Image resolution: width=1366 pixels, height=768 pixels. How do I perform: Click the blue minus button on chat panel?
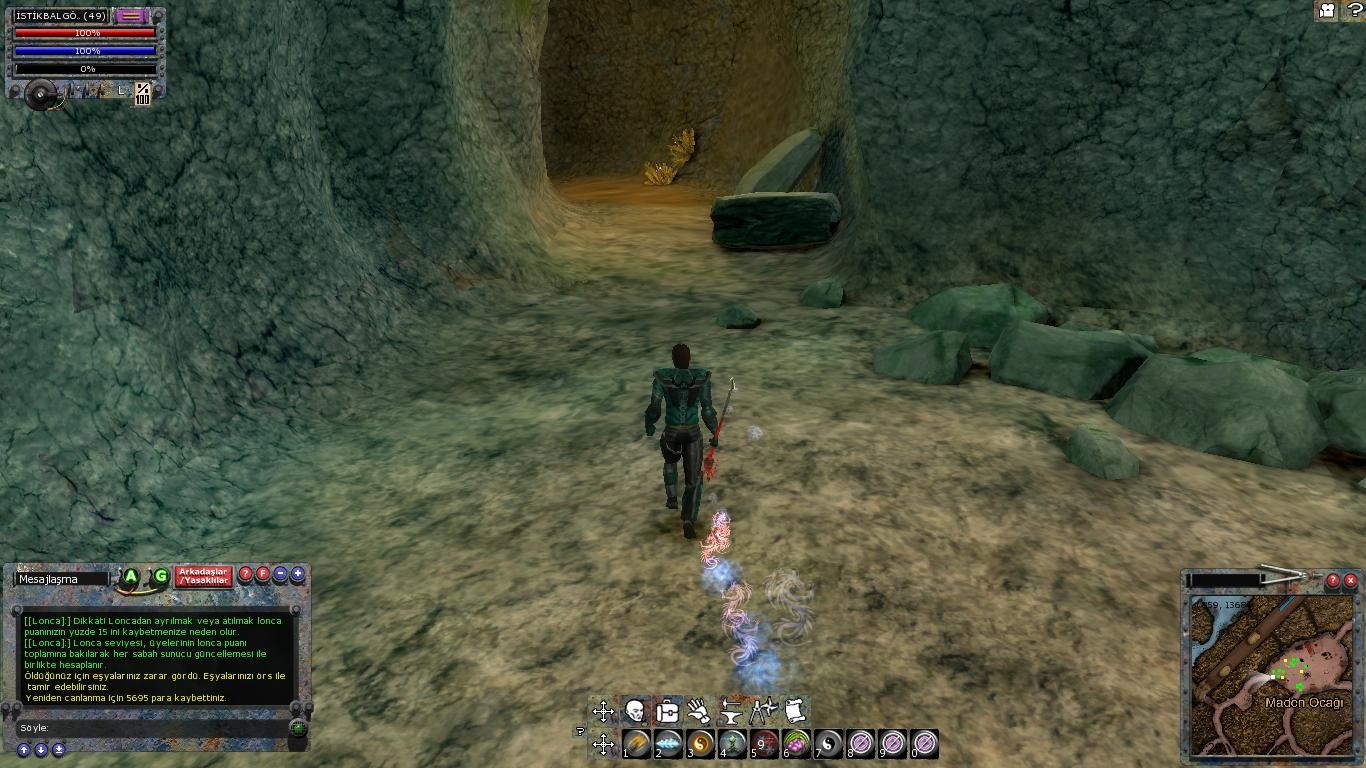[x=280, y=574]
